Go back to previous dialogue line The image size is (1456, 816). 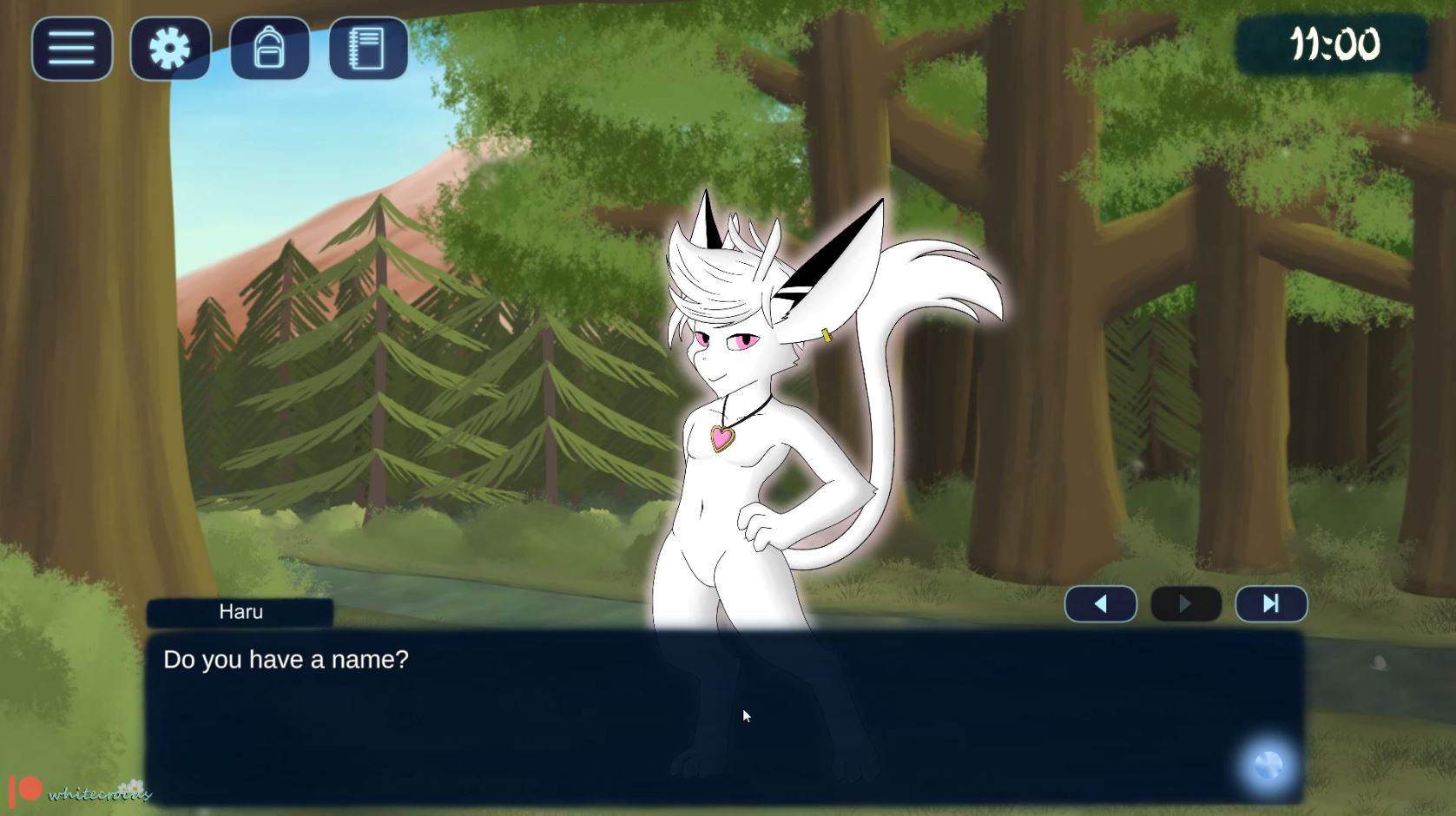click(x=1100, y=604)
